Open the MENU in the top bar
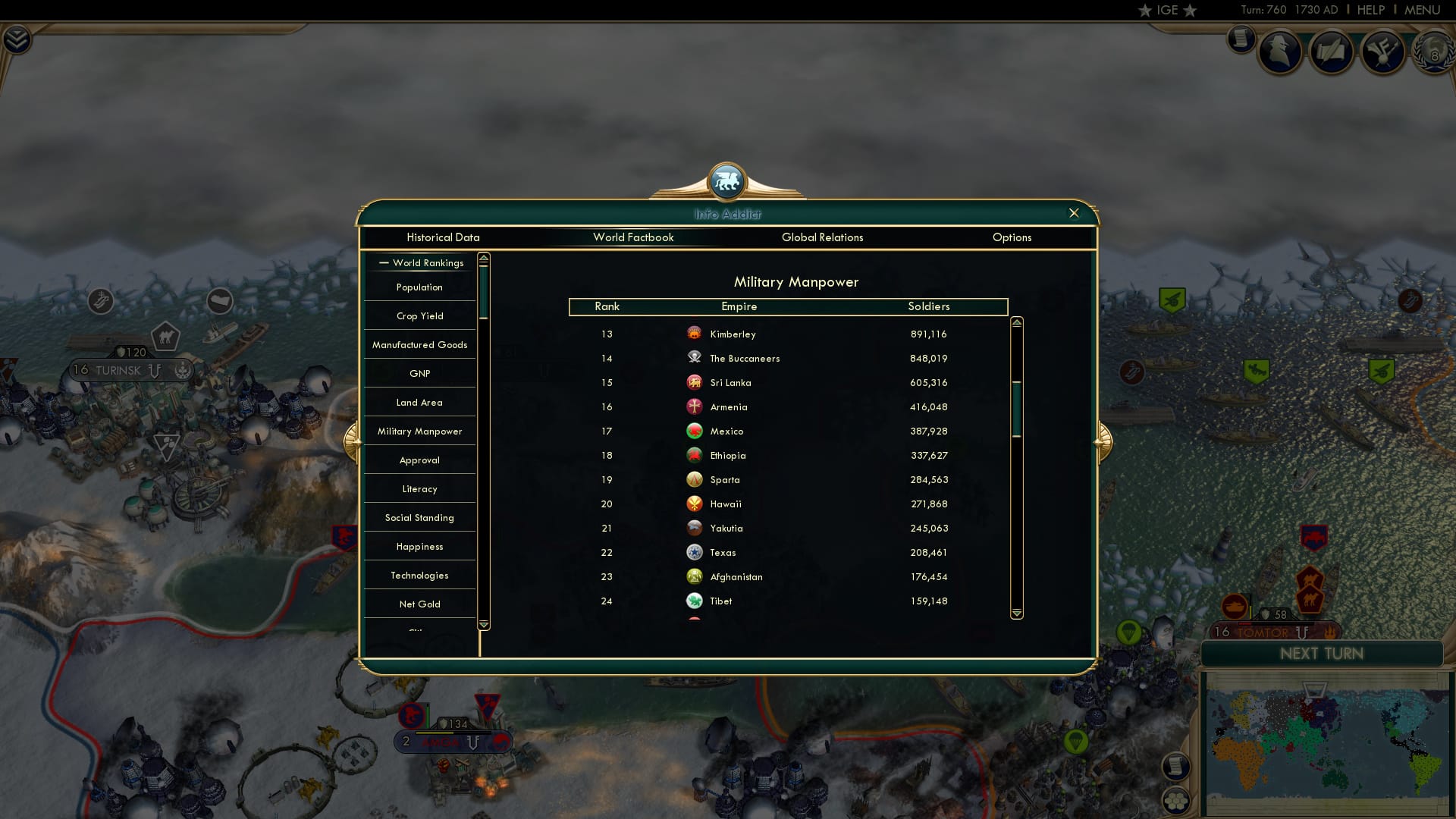This screenshot has height=819, width=1456. pos(1422,10)
